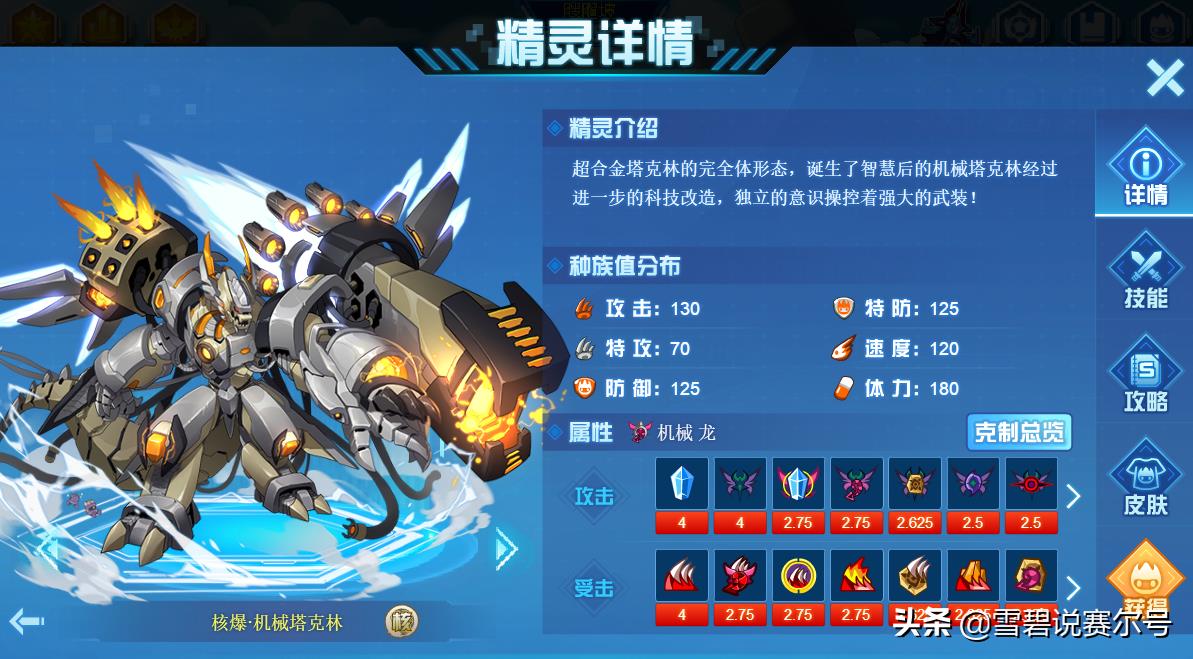The image size is (1193, 659).
Task: Tap the gold 核 badge beside the name
Action: click(401, 623)
